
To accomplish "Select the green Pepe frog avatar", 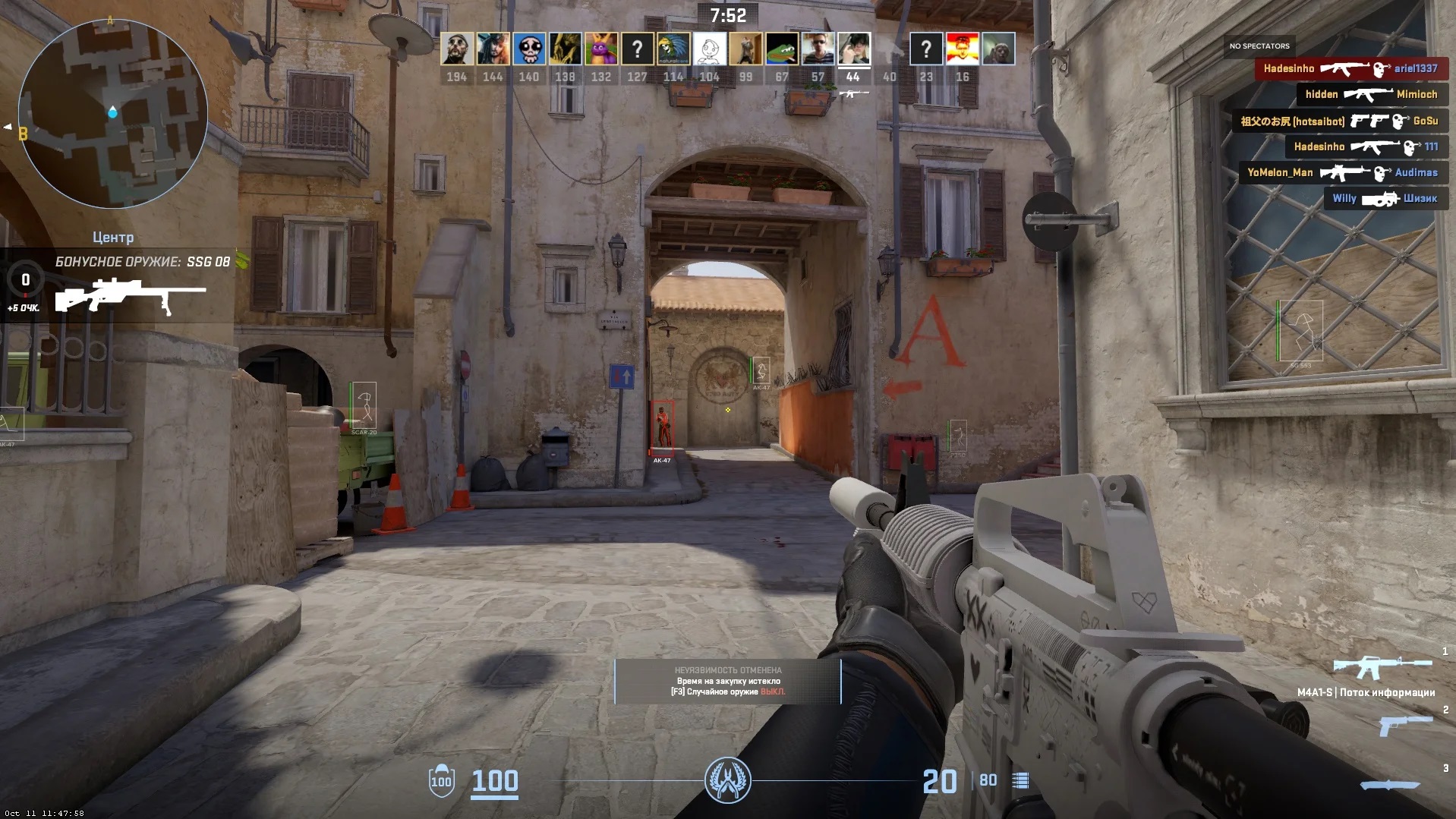I will coord(781,49).
